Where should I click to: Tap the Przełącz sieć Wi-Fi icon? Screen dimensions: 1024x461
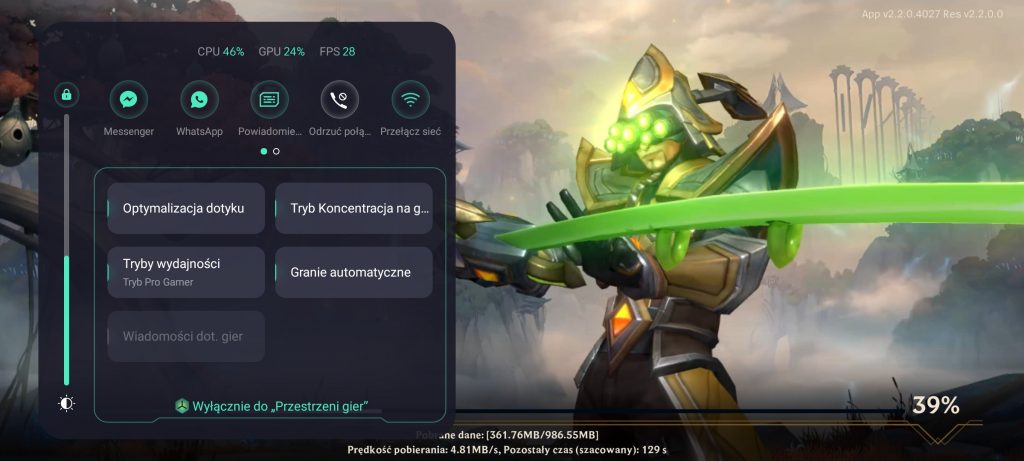410,100
